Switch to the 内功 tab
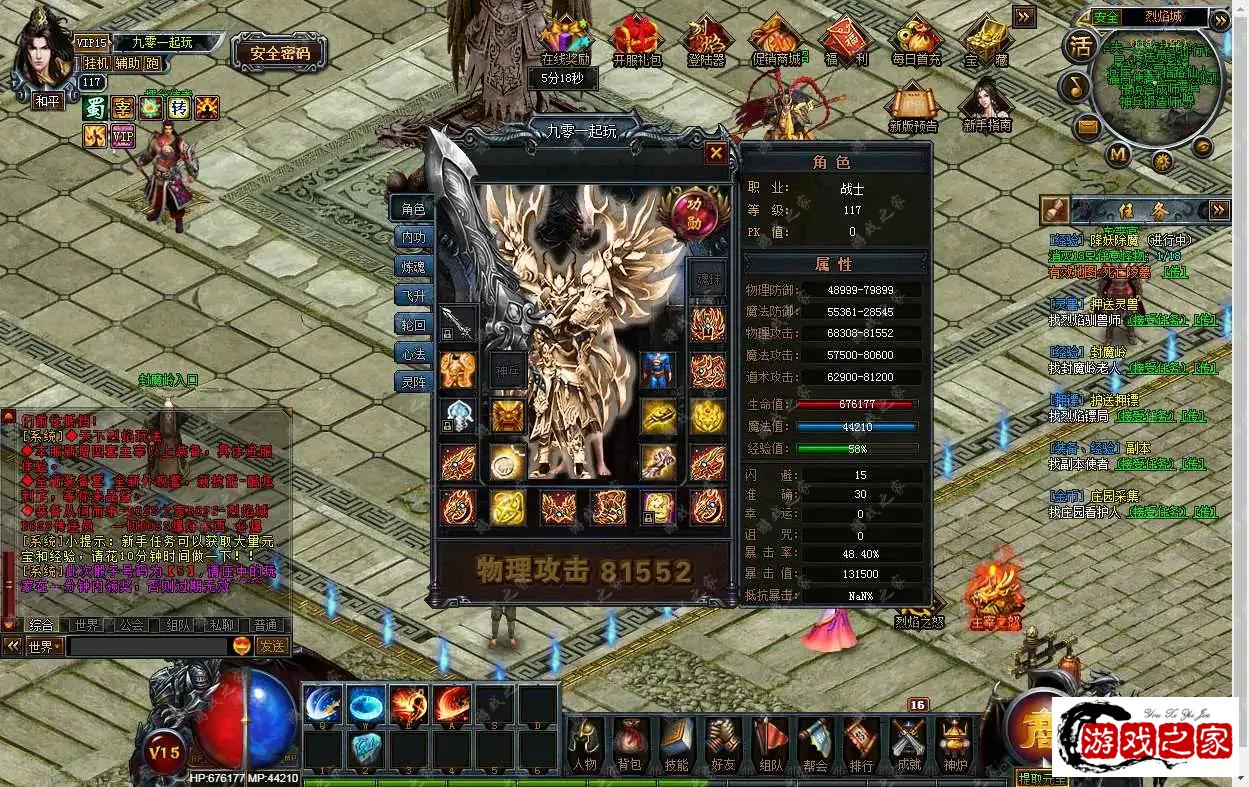 coord(413,237)
